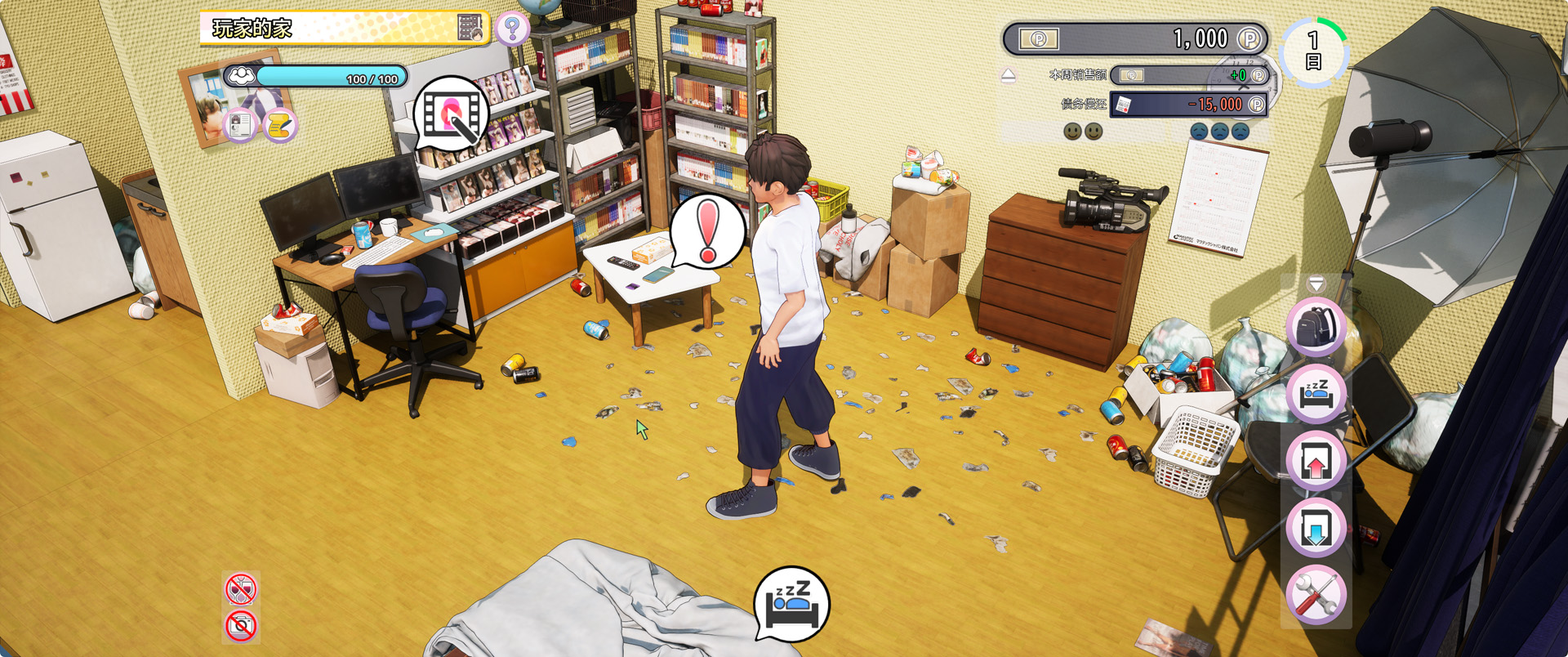This screenshot has height=657, width=1568.
Task: Select the sleep bed speech bubble
Action: [791, 605]
